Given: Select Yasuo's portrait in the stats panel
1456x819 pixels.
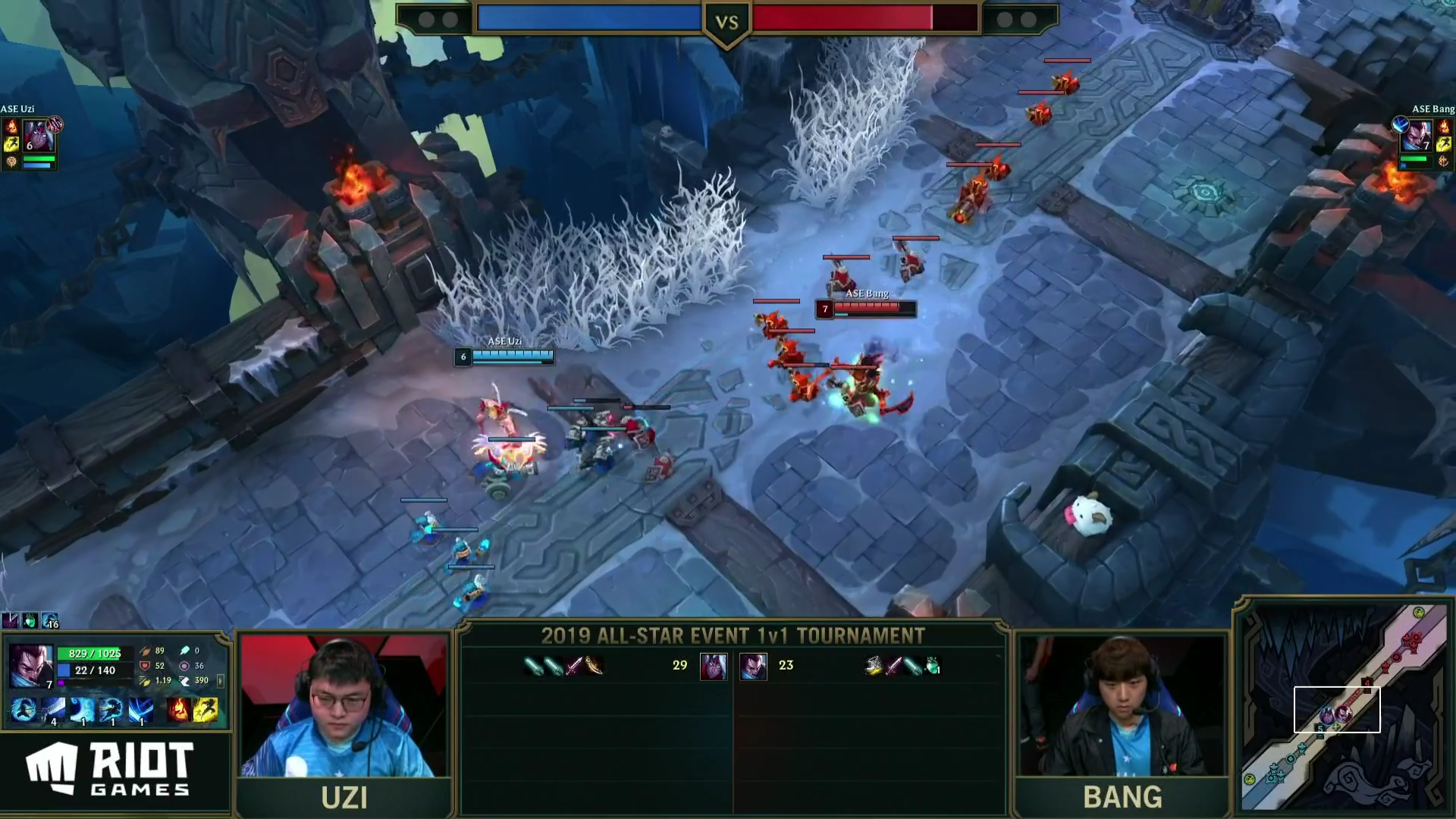Looking at the screenshot, I should tap(30, 665).
